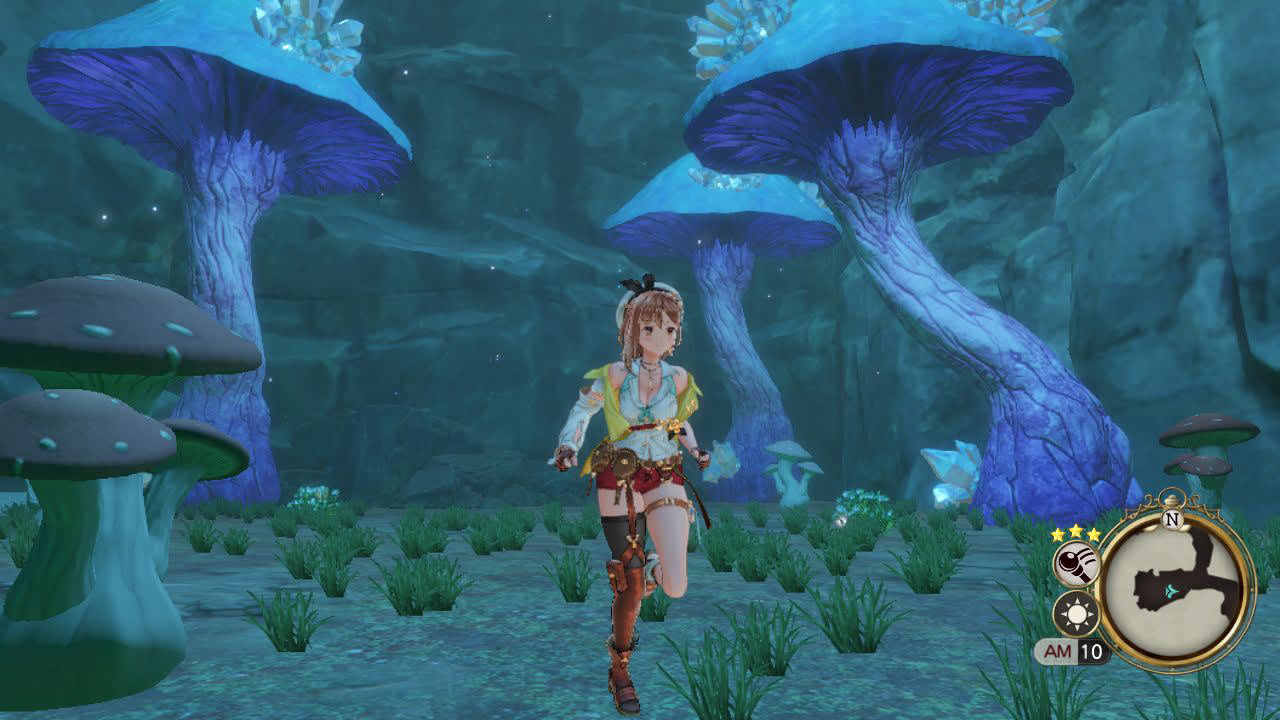
Task: Select the gathering hammer icon beside the minimap
Action: click(1075, 562)
